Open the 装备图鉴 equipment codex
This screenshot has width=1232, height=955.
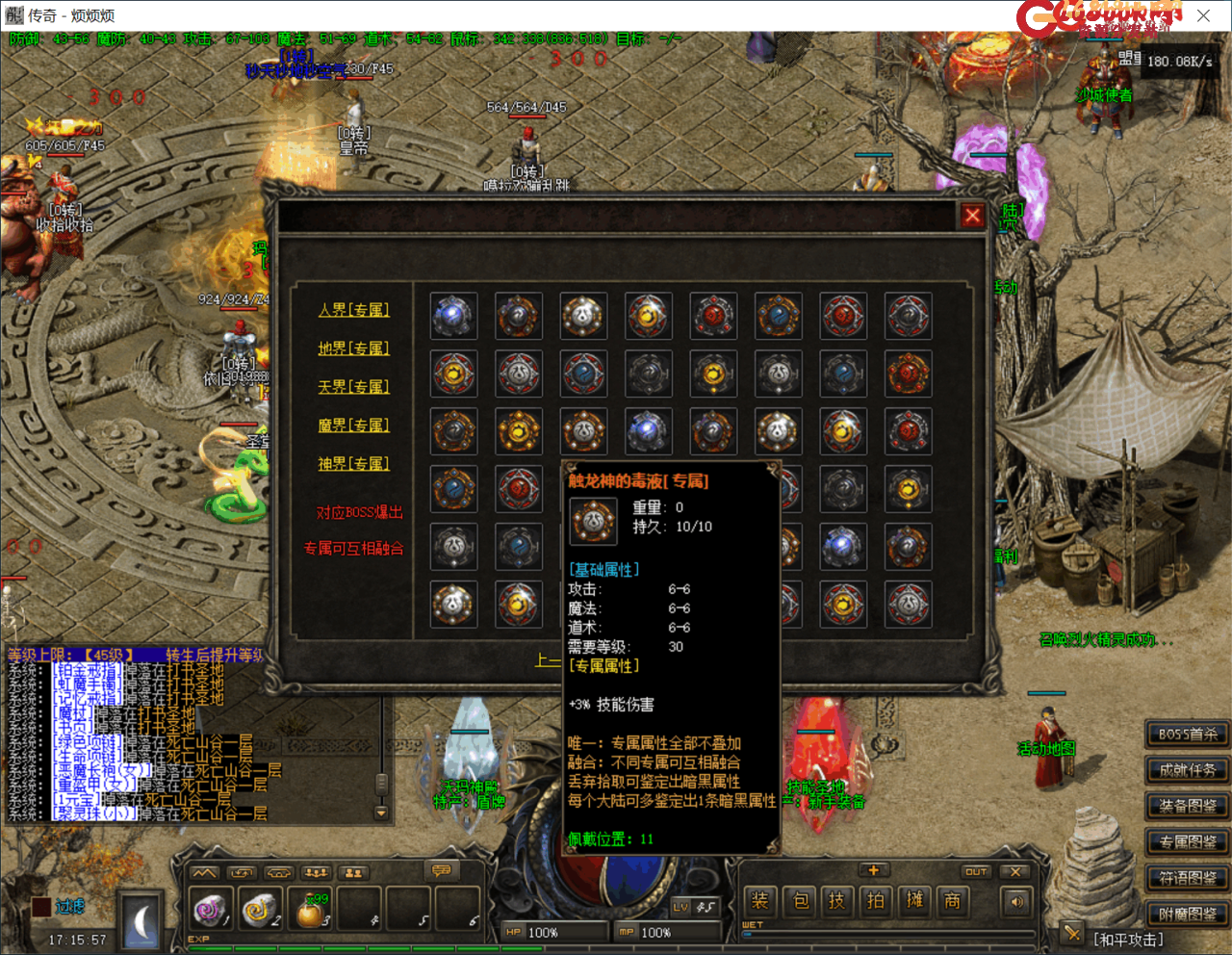1187,806
